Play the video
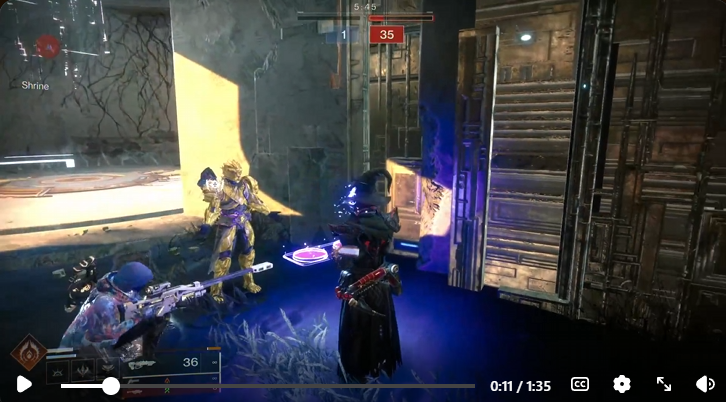 (x=24, y=384)
